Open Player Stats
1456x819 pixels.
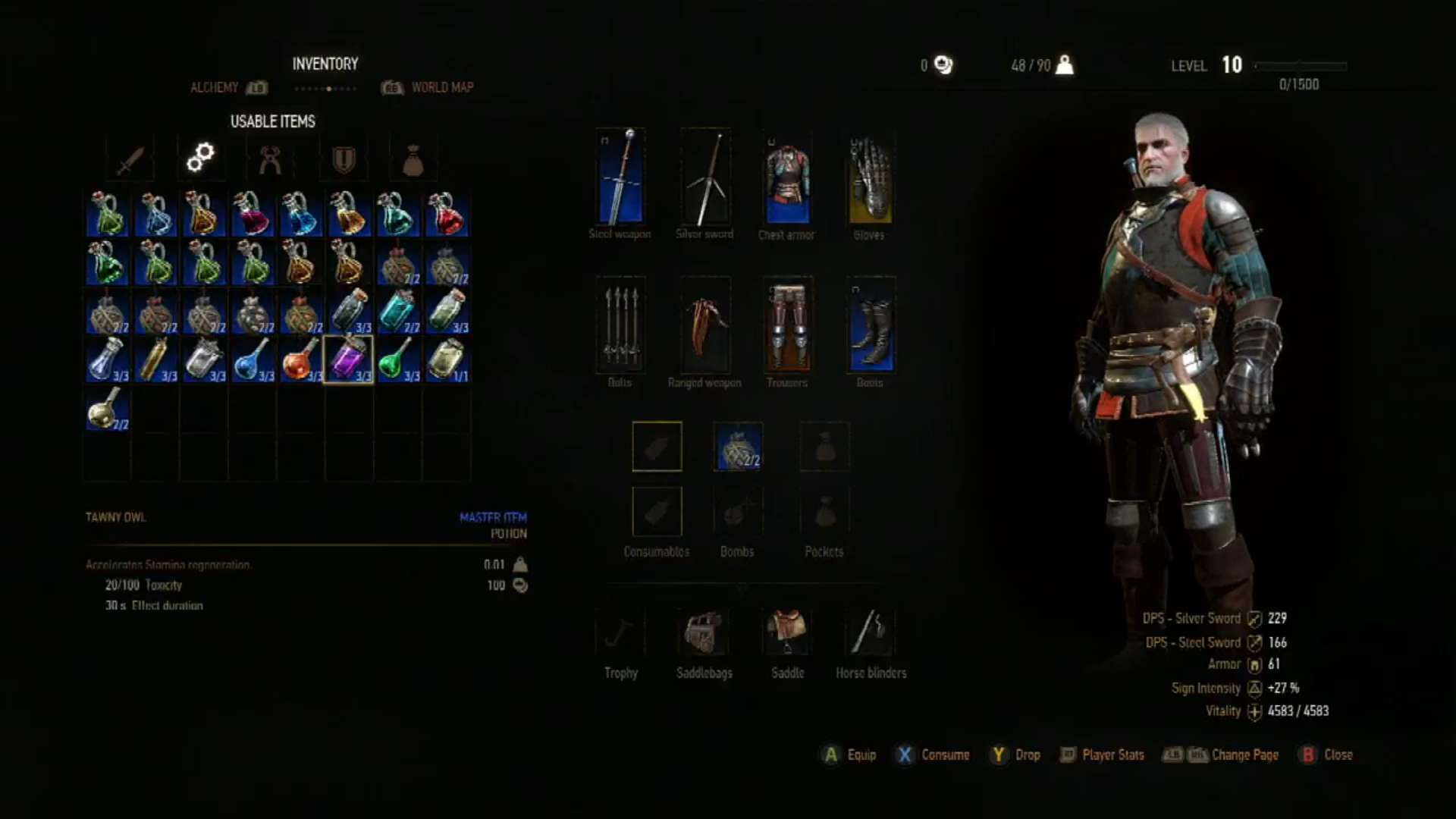(x=1102, y=755)
